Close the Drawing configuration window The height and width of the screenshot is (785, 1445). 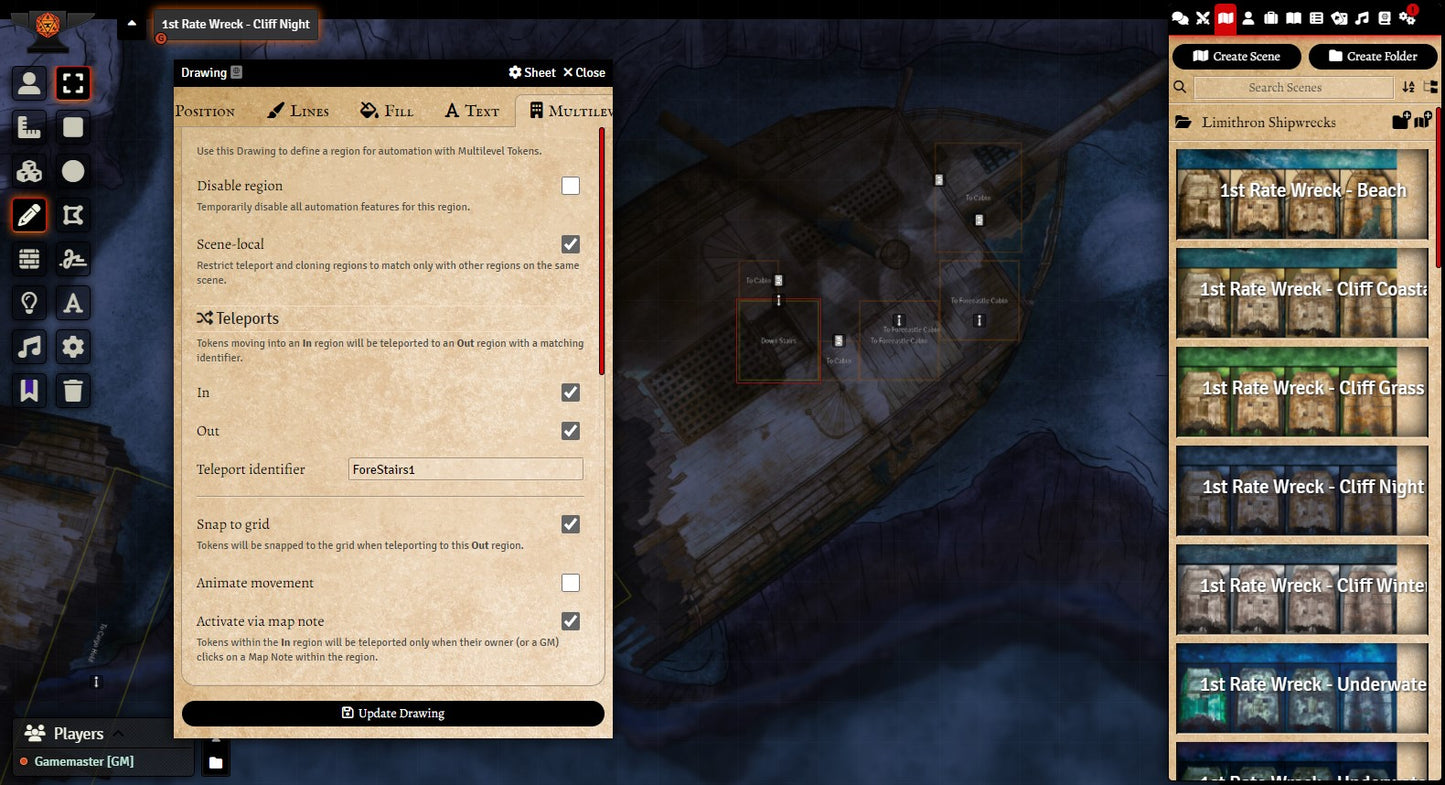584,72
